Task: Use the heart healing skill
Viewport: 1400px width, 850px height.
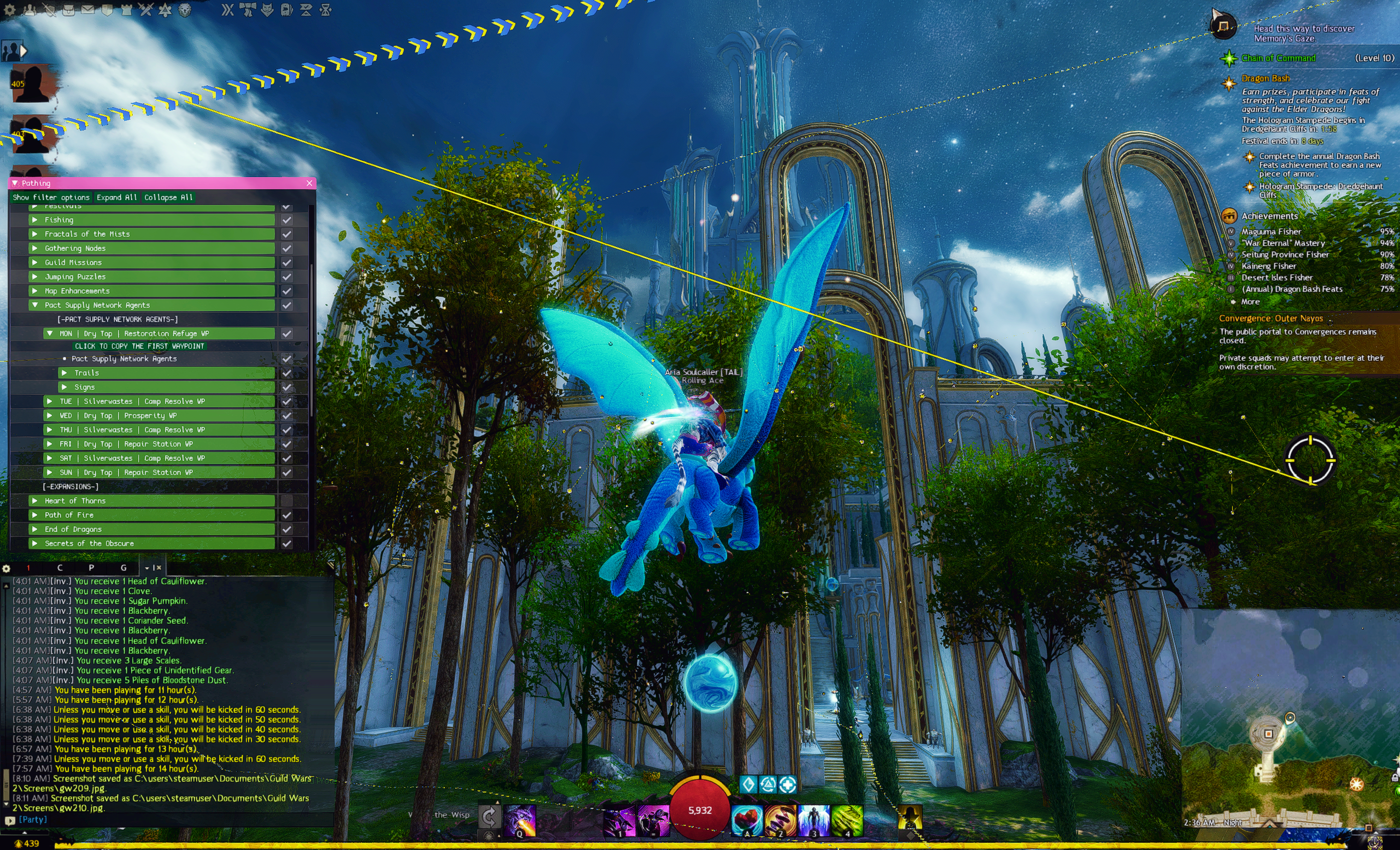Action: tap(747, 820)
